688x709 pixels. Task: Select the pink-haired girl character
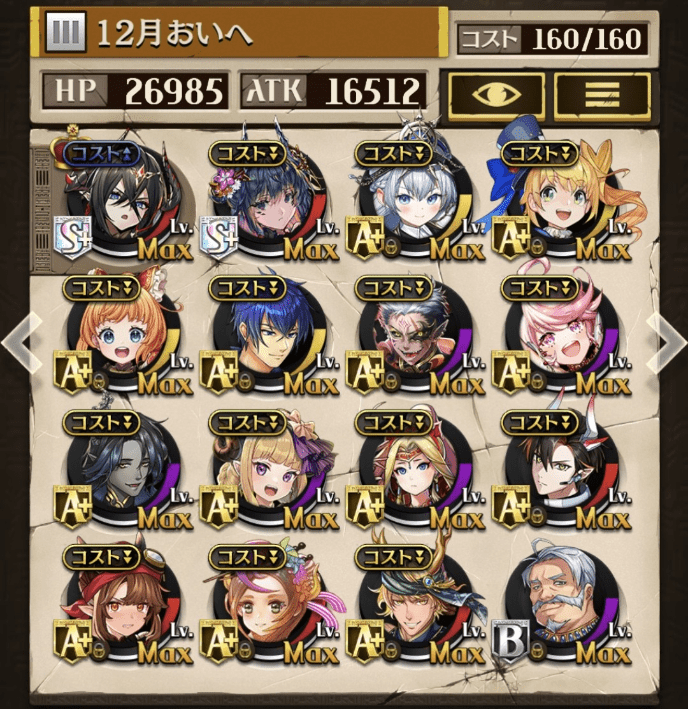coord(557,335)
